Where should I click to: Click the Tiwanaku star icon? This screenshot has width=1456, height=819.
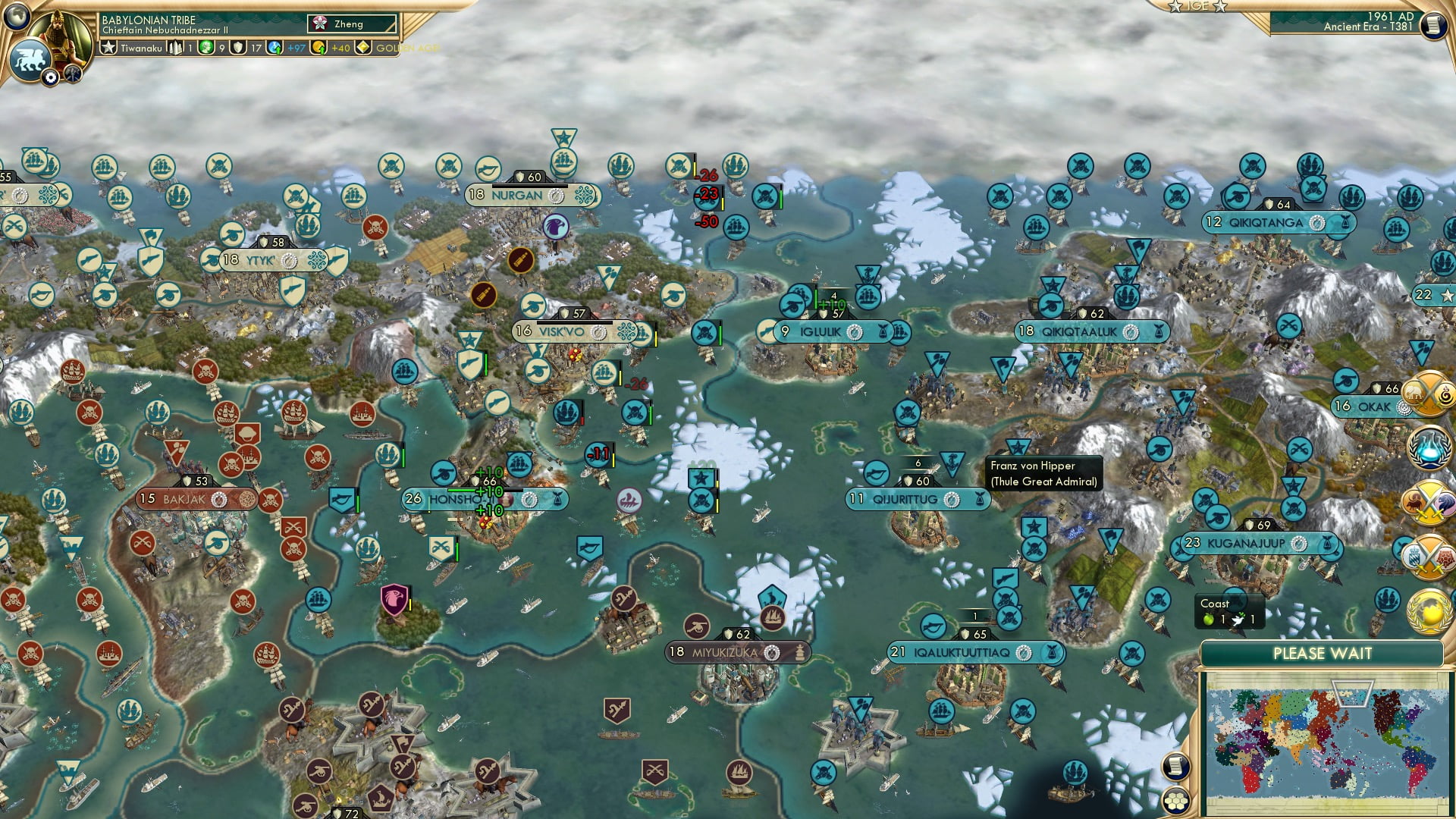coord(109,48)
